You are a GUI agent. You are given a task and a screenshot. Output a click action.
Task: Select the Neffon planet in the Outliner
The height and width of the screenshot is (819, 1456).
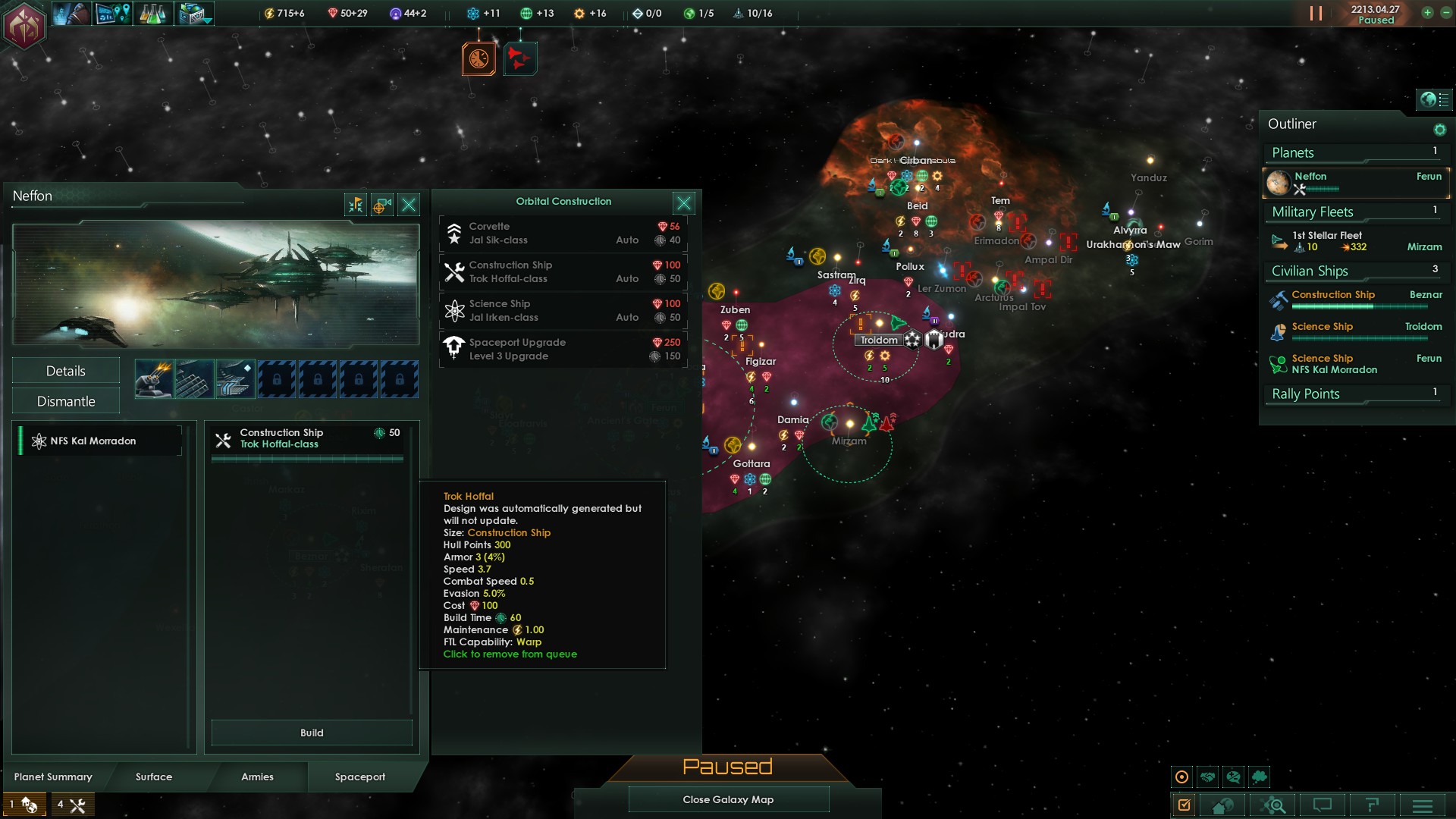pos(1355,183)
